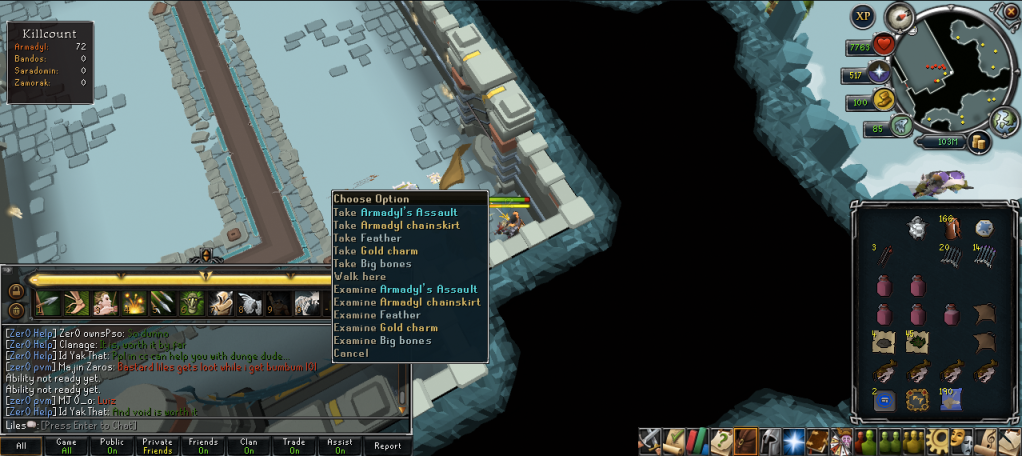This screenshot has height=456, width=1022.
Task: Open the Report button
Action: point(387,446)
